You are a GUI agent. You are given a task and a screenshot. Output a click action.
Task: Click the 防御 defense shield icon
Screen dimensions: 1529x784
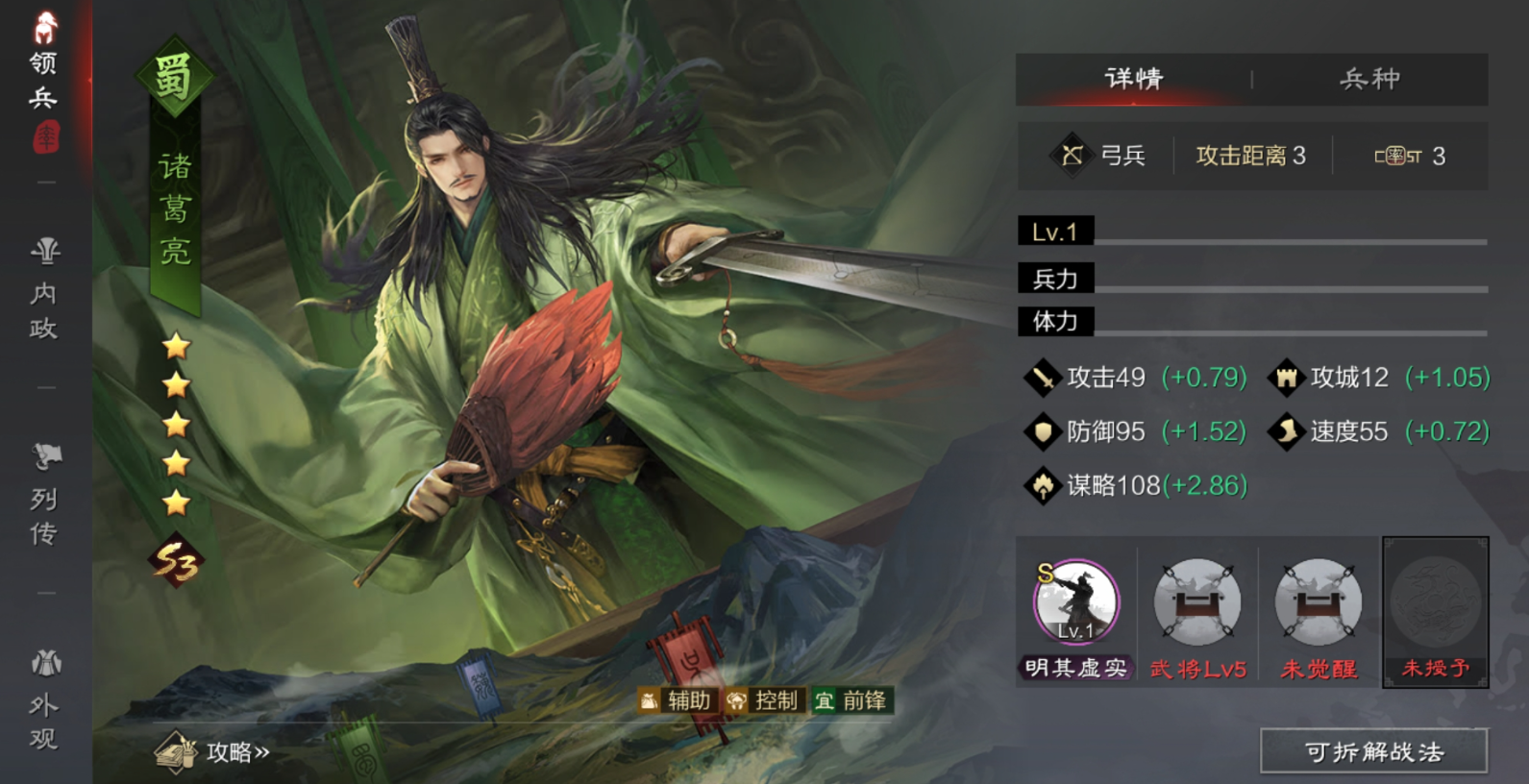pyautogui.click(x=1043, y=432)
